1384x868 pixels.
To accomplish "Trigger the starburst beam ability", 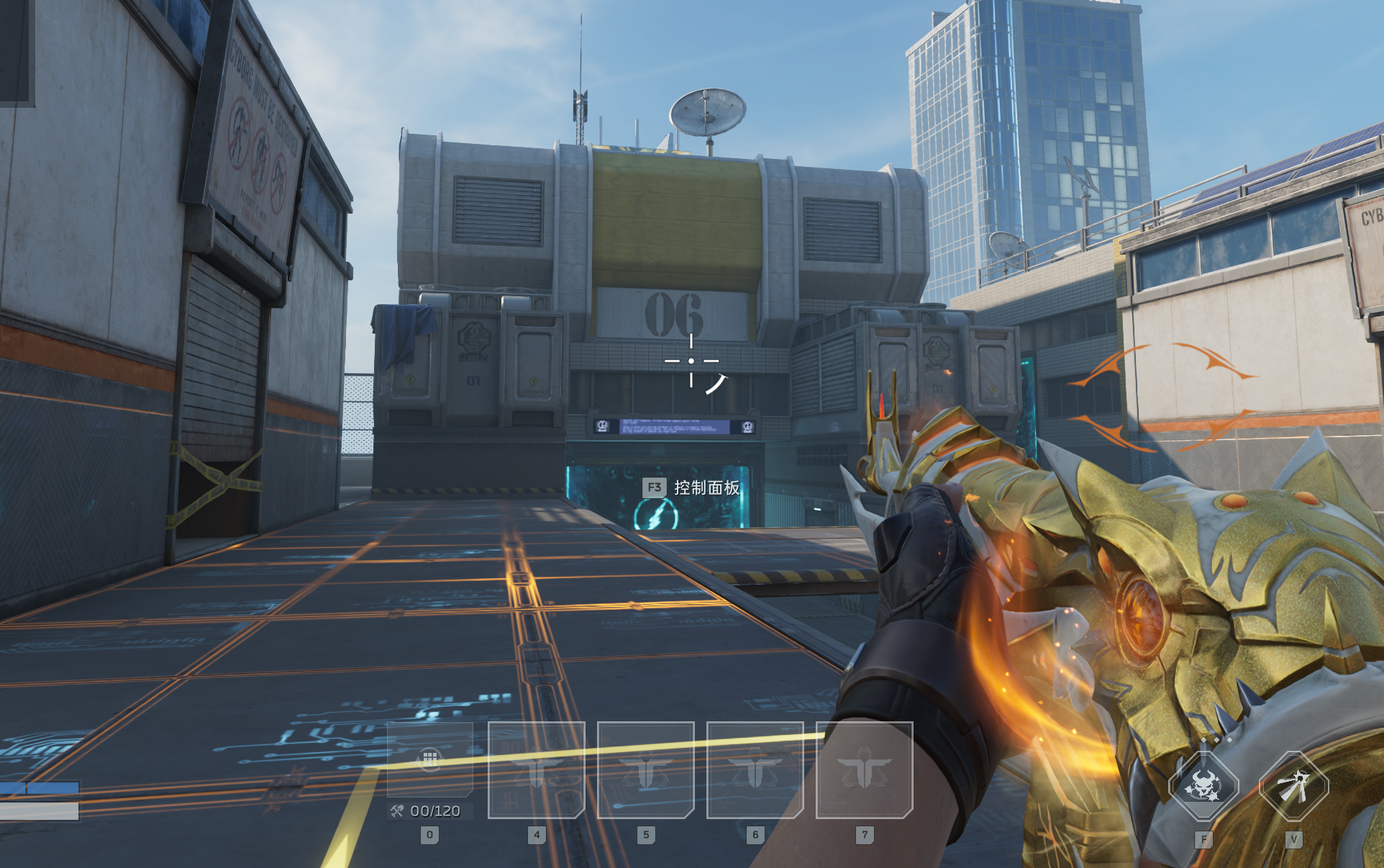I will click(1293, 786).
